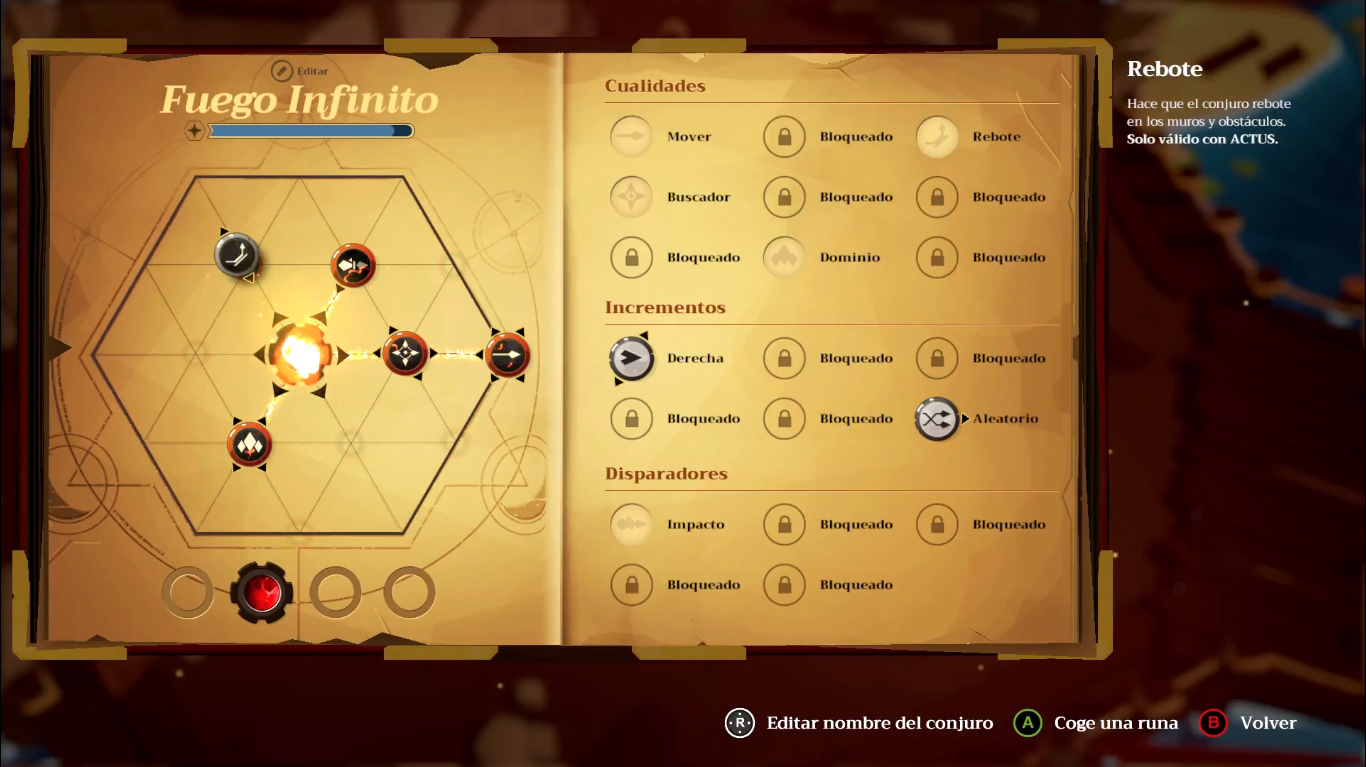This screenshot has width=1366, height=767.
Task: Select the Rebote quality rune
Action: tap(938, 137)
